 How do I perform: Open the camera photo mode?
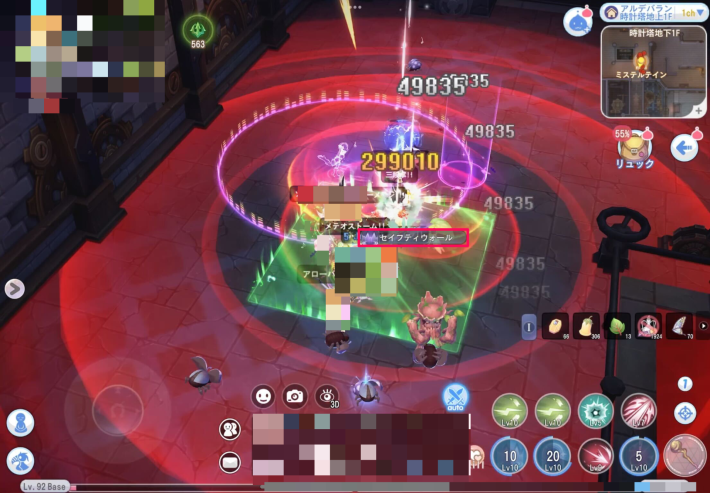tap(294, 396)
